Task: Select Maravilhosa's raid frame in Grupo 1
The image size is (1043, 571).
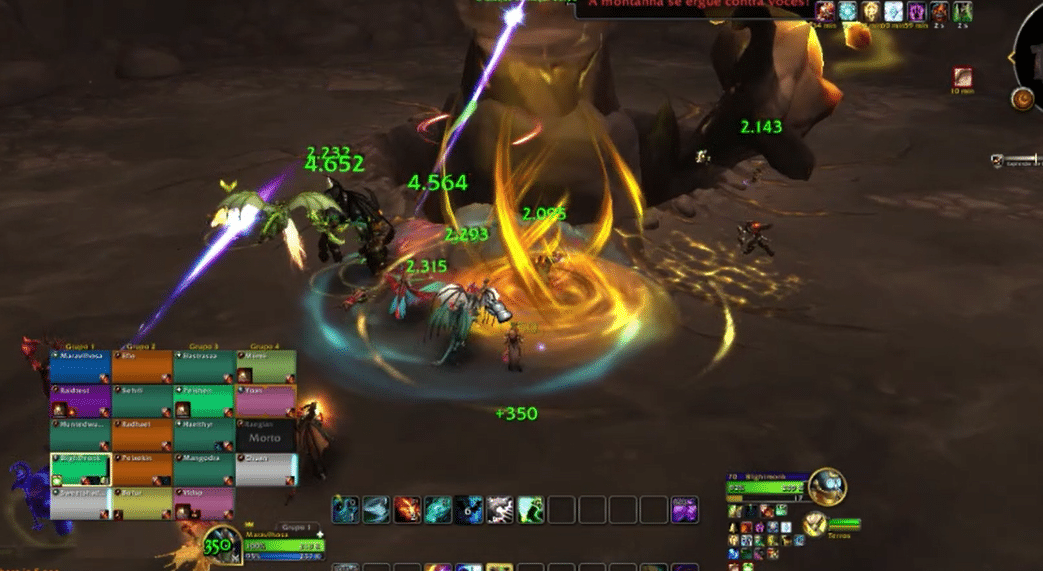Action: point(80,366)
